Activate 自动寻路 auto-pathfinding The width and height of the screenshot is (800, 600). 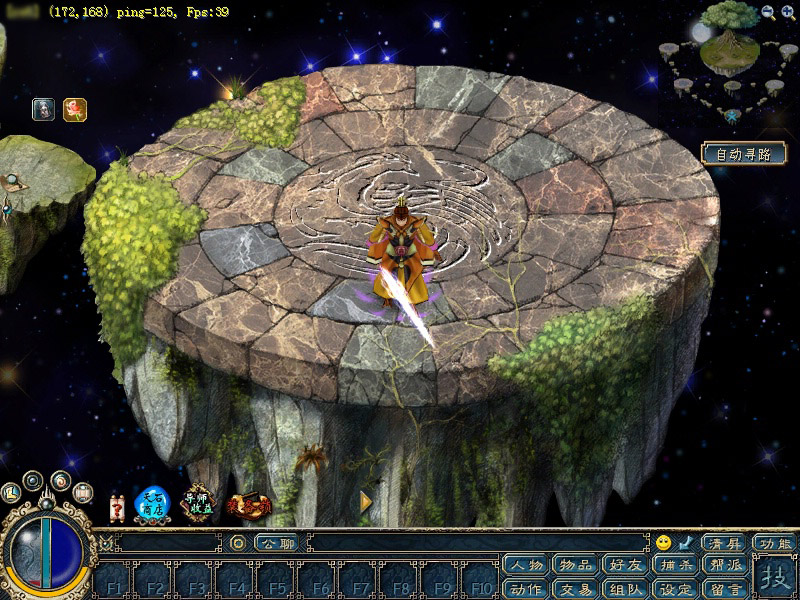744,154
